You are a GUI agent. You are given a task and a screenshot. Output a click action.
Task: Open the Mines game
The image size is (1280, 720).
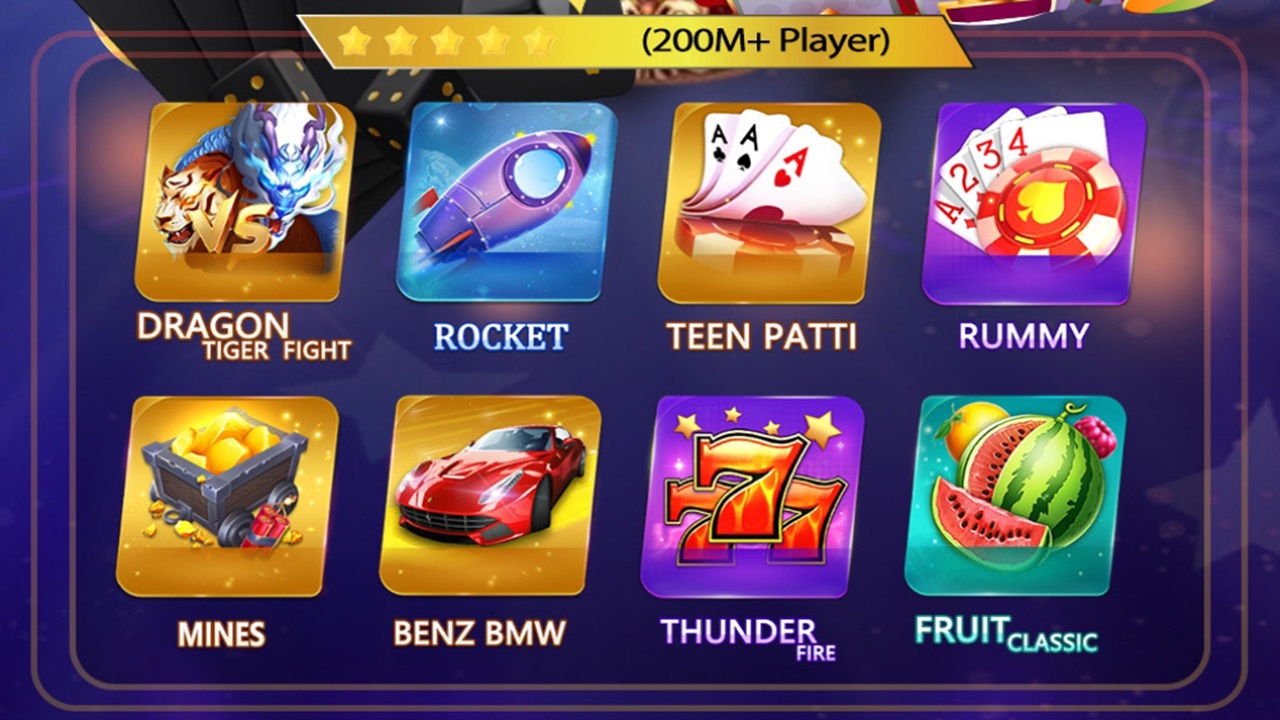[x=227, y=496]
